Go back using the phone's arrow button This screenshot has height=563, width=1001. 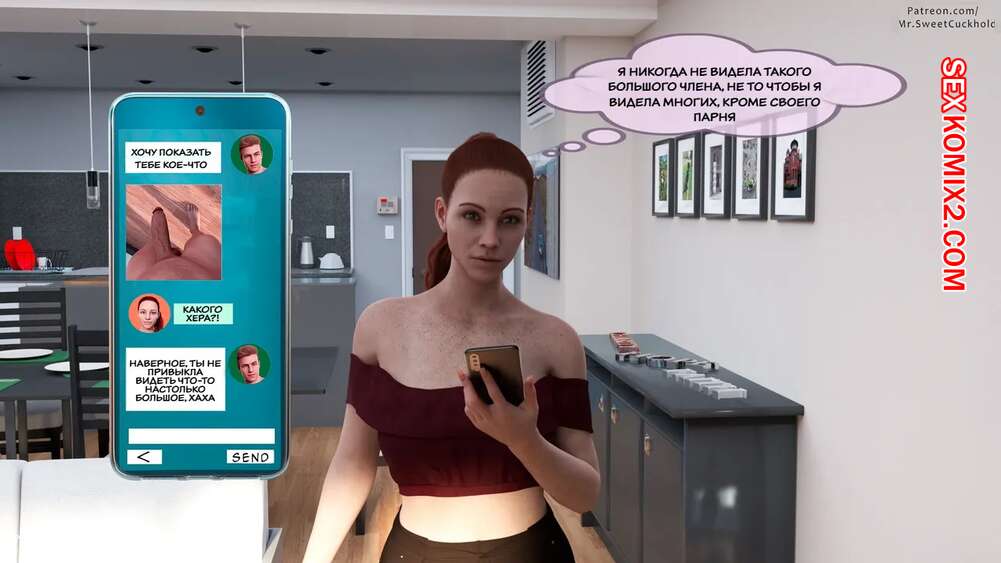pos(144,457)
